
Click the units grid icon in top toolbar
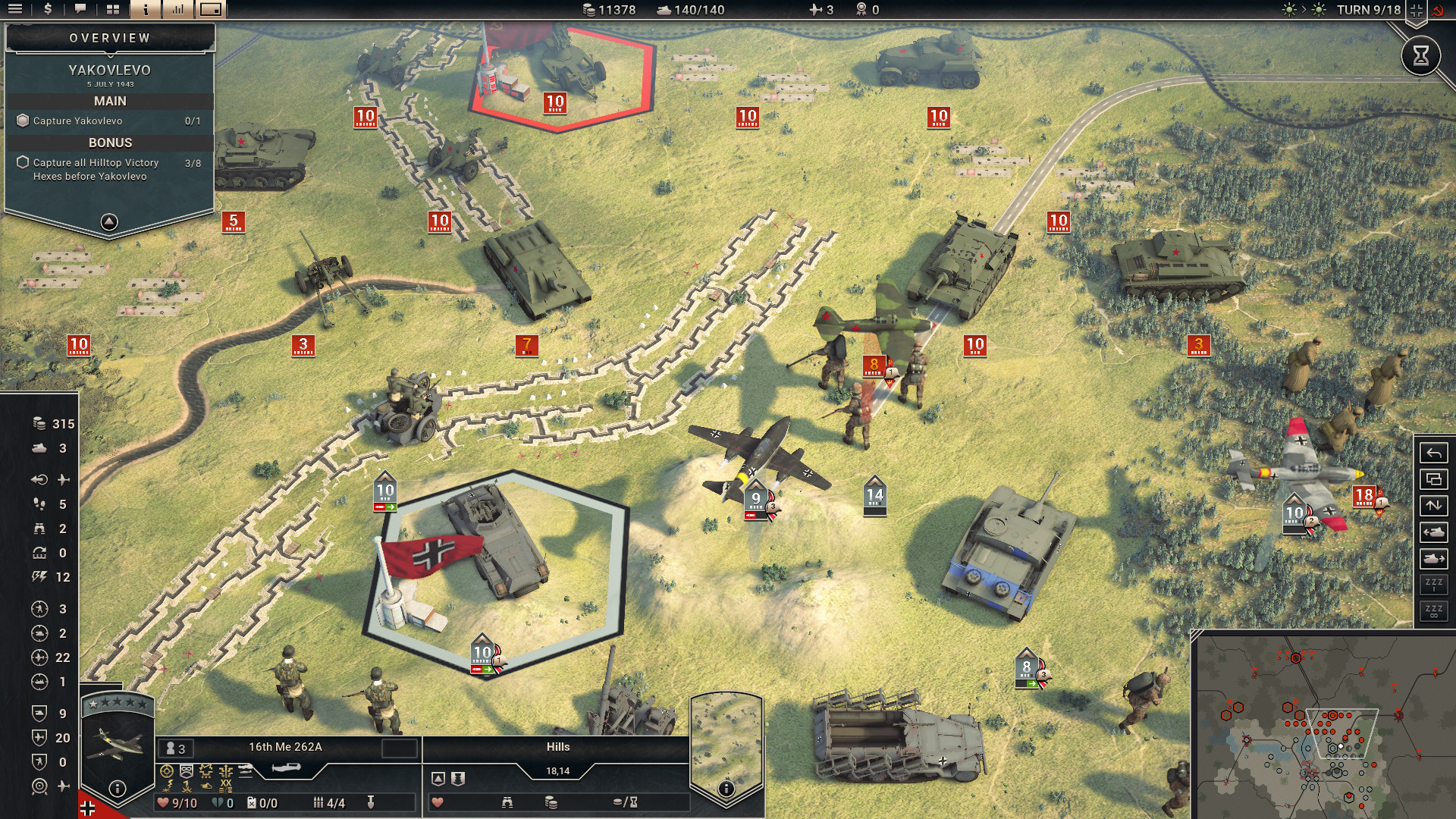pyautogui.click(x=112, y=10)
